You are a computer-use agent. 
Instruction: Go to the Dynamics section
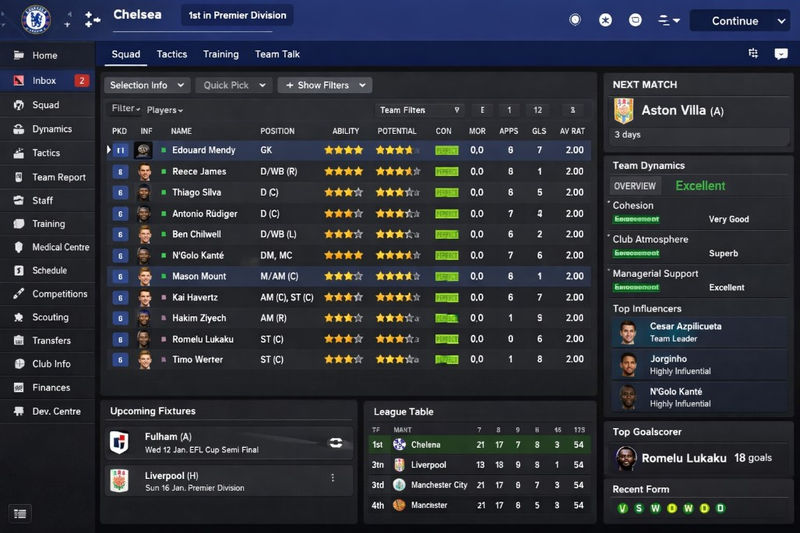[52, 129]
